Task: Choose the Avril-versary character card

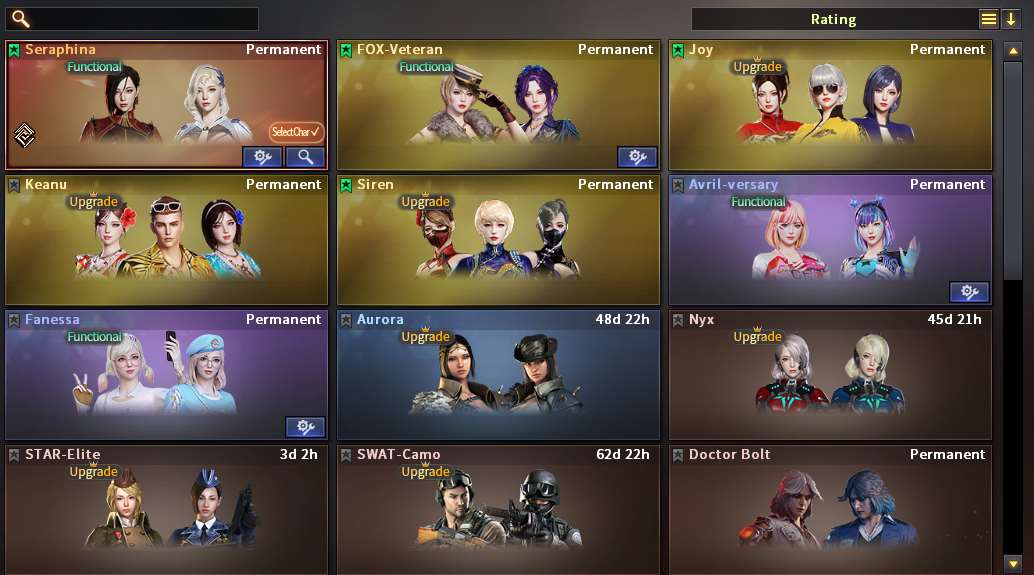Action: coord(830,235)
